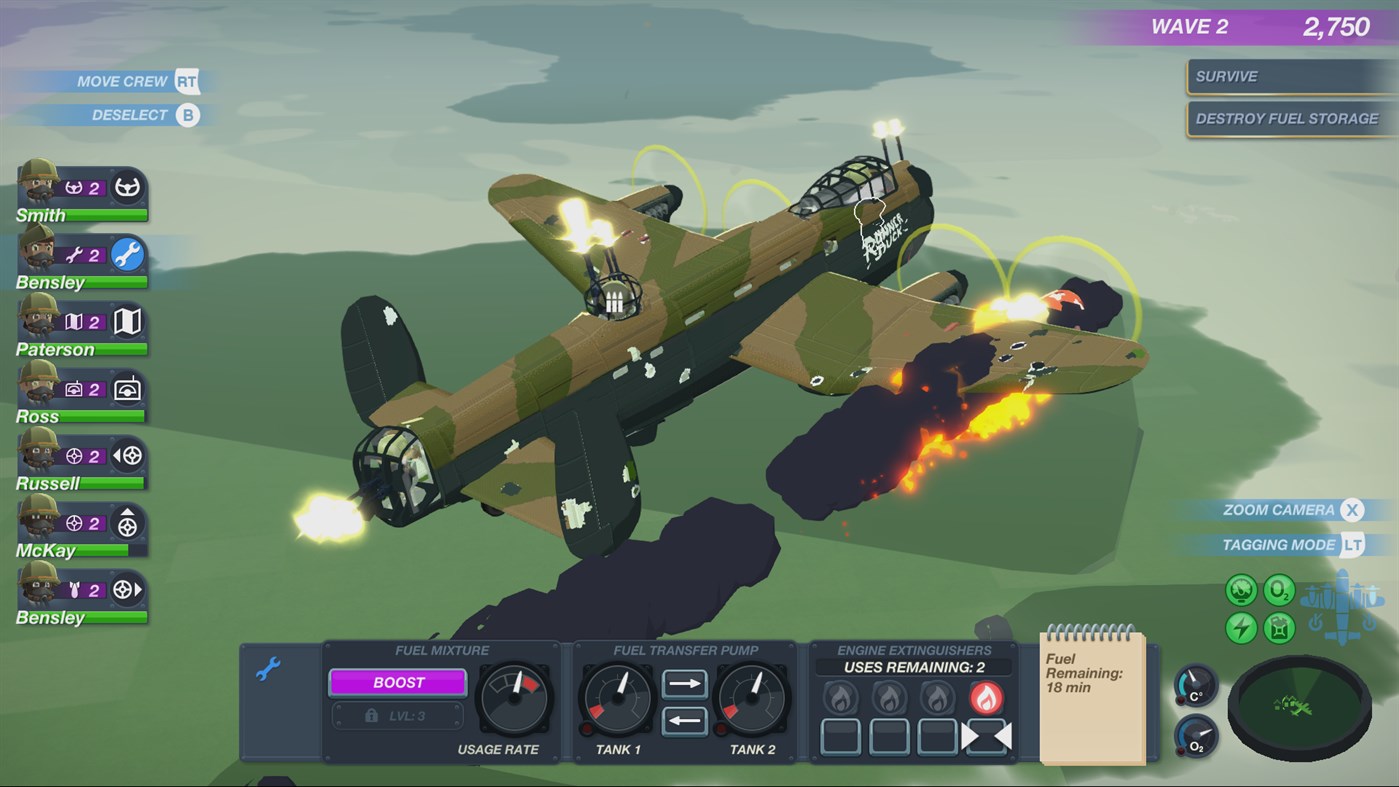Screen dimensions: 1399x787
Task: Click the O2 oxygen status icon
Action: click(x=1281, y=590)
